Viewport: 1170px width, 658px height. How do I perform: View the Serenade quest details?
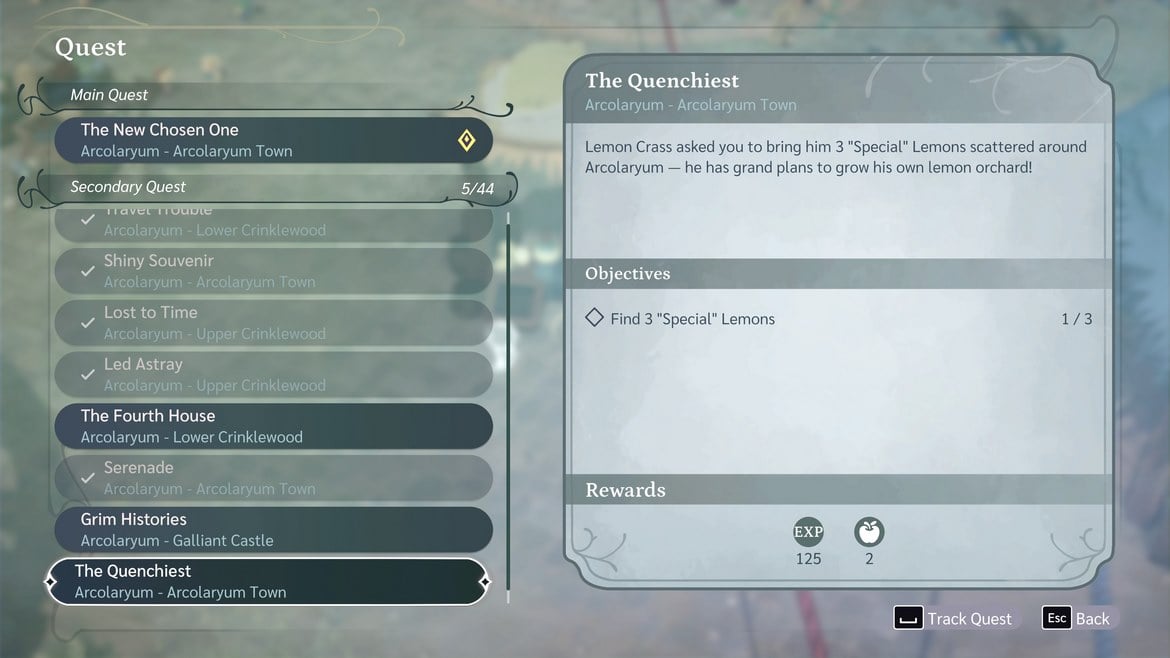tap(272, 478)
